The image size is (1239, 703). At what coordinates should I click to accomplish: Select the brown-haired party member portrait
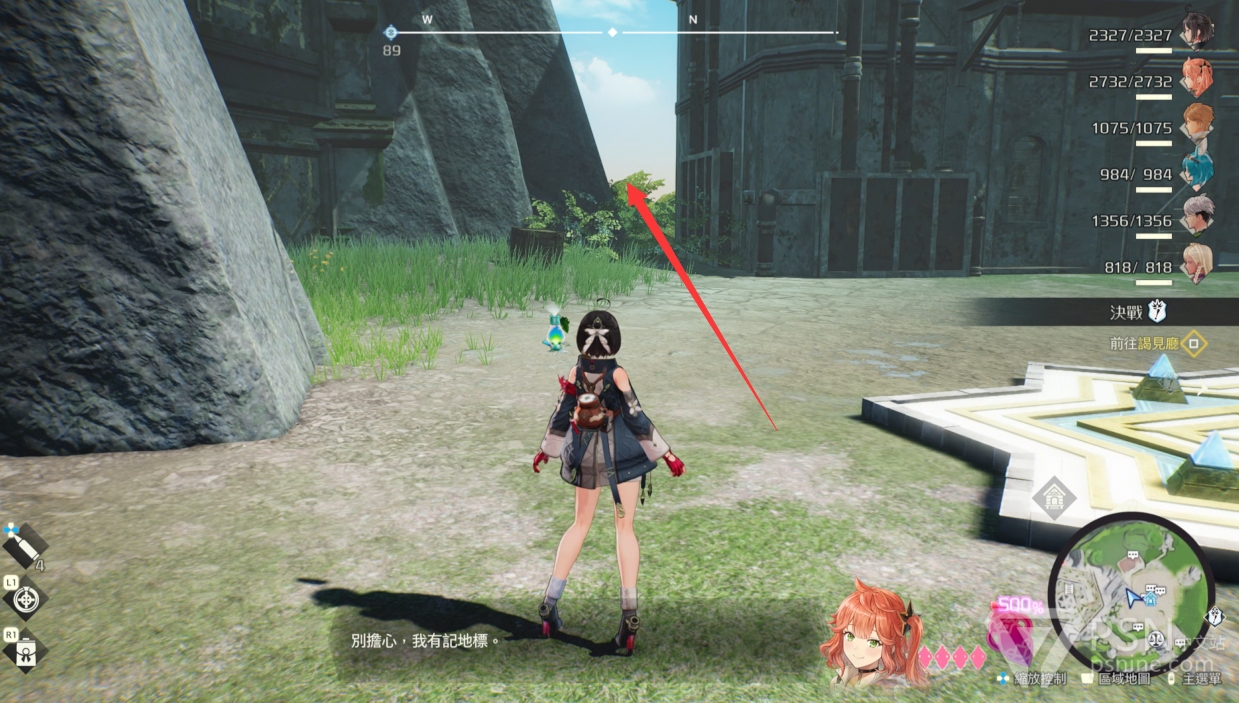click(1196, 122)
